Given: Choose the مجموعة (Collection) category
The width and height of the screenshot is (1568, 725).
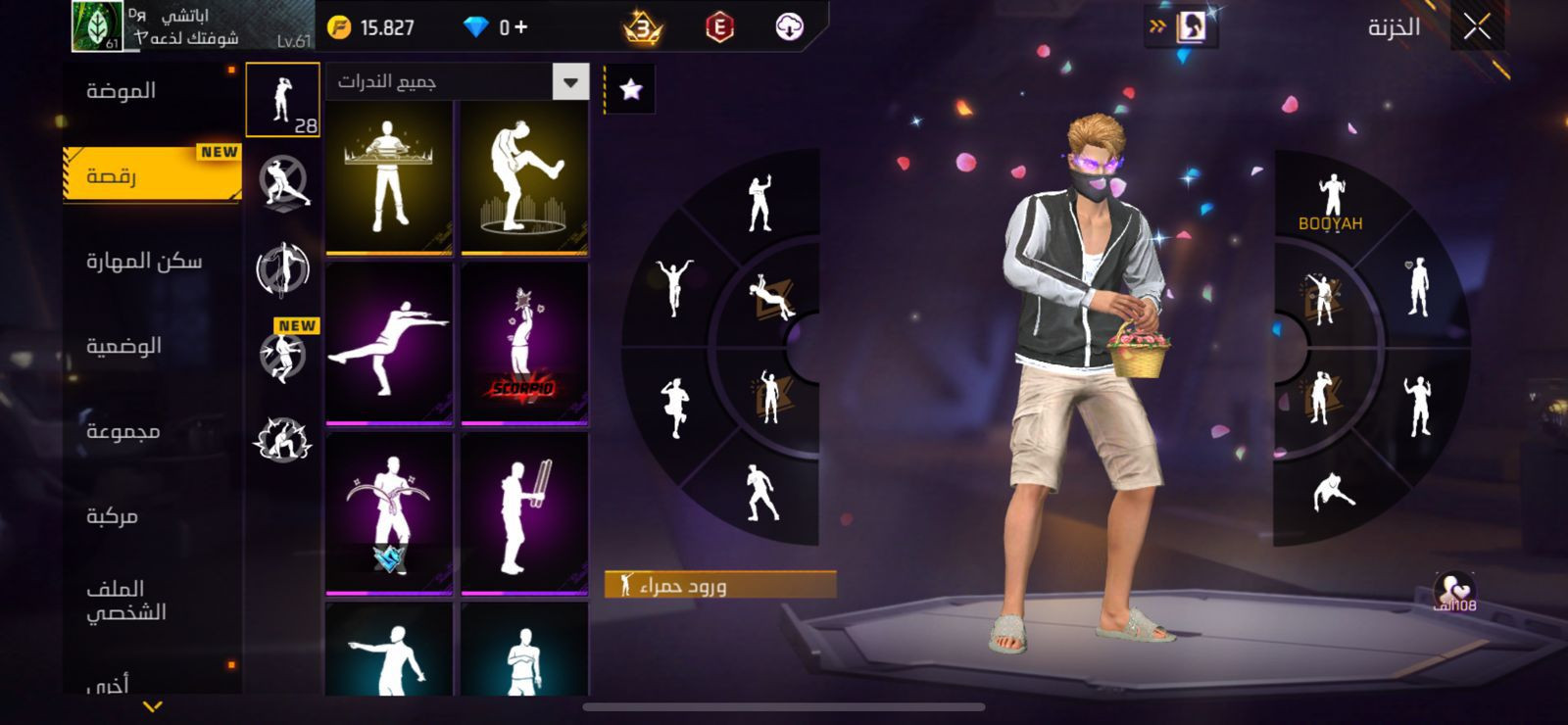Looking at the screenshot, I should 122,431.
